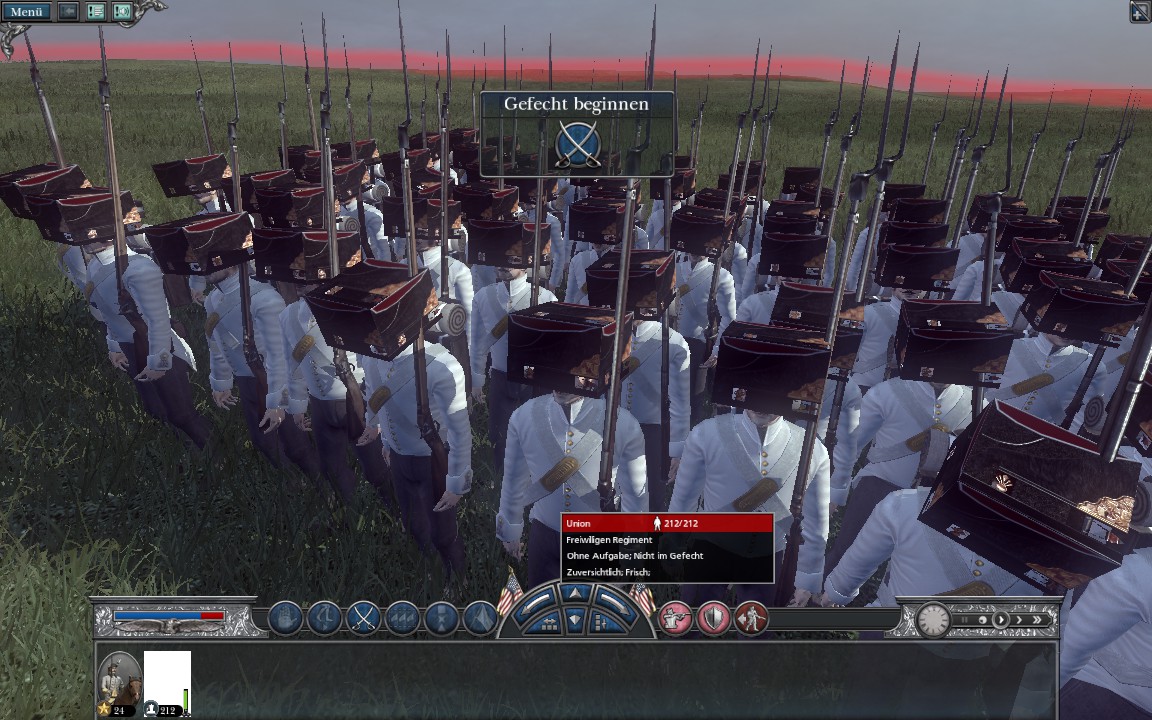
Task: Open the exclamation text list panel
Action: pyautogui.click(x=96, y=12)
